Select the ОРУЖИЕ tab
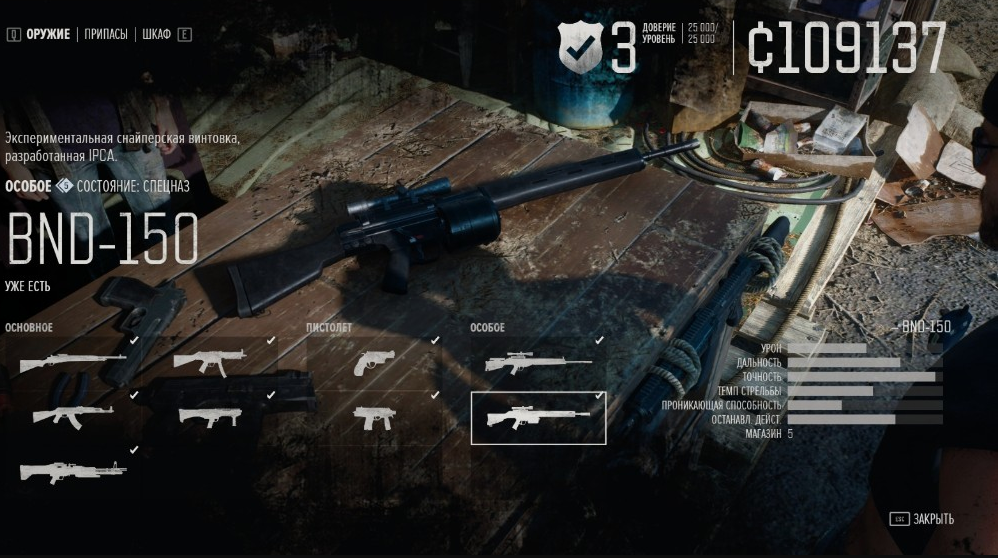This screenshot has height=558, width=998. [x=48, y=34]
